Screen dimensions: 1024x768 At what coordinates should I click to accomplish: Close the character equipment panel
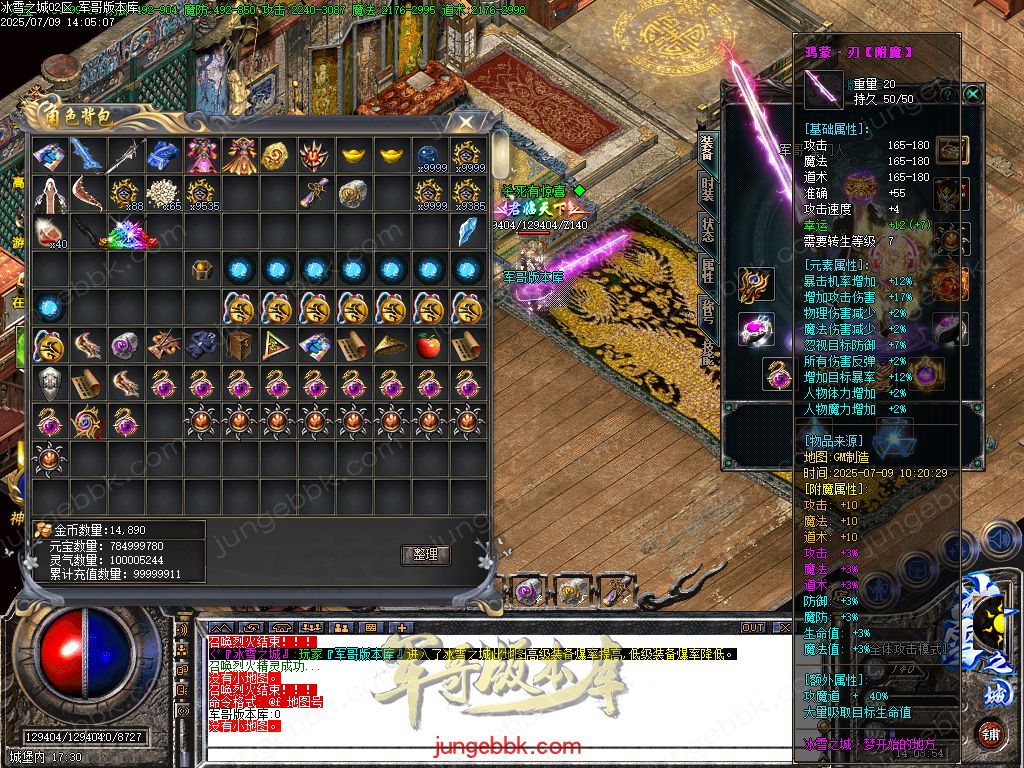(973, 94)
